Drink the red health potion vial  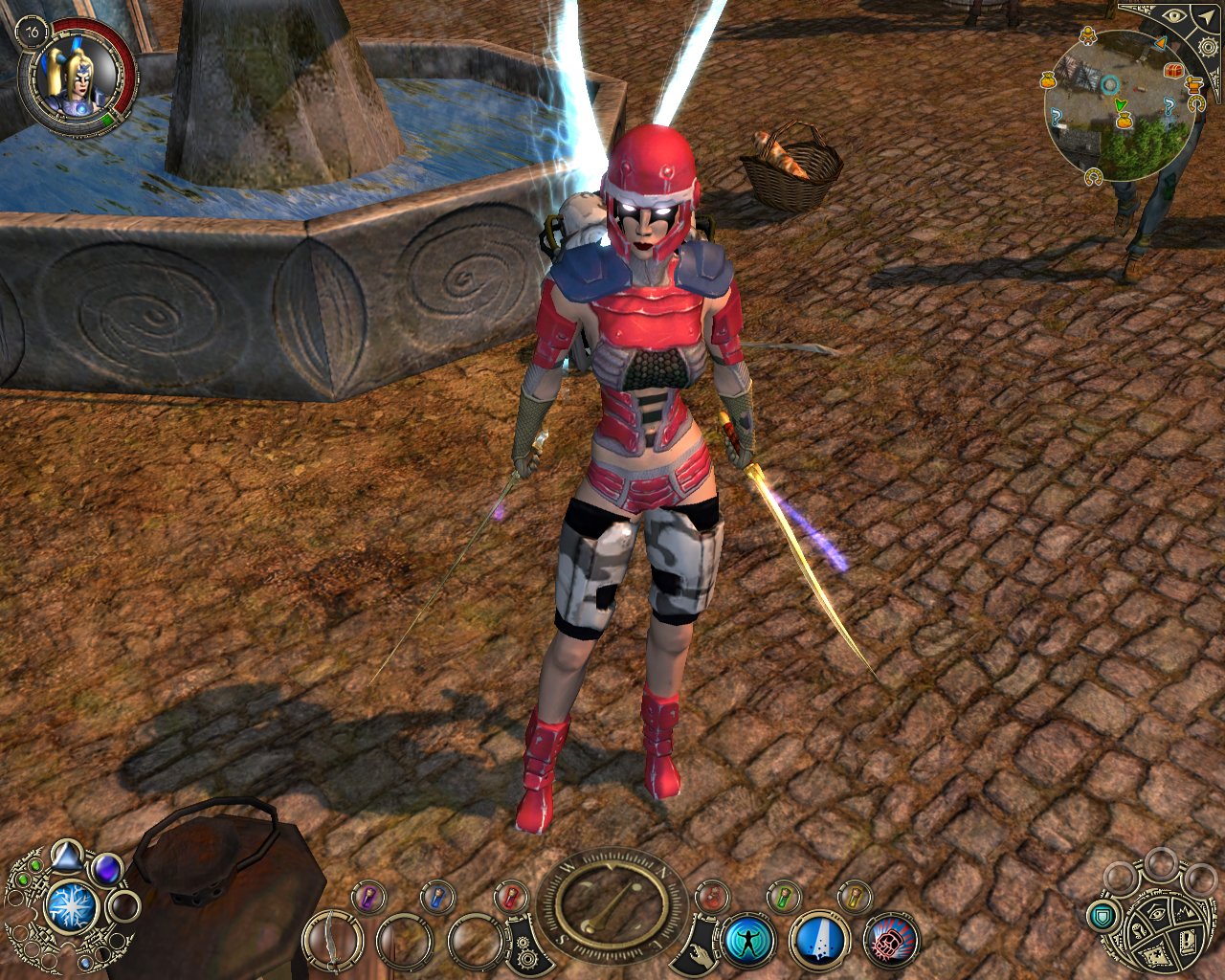click(510, 897)
